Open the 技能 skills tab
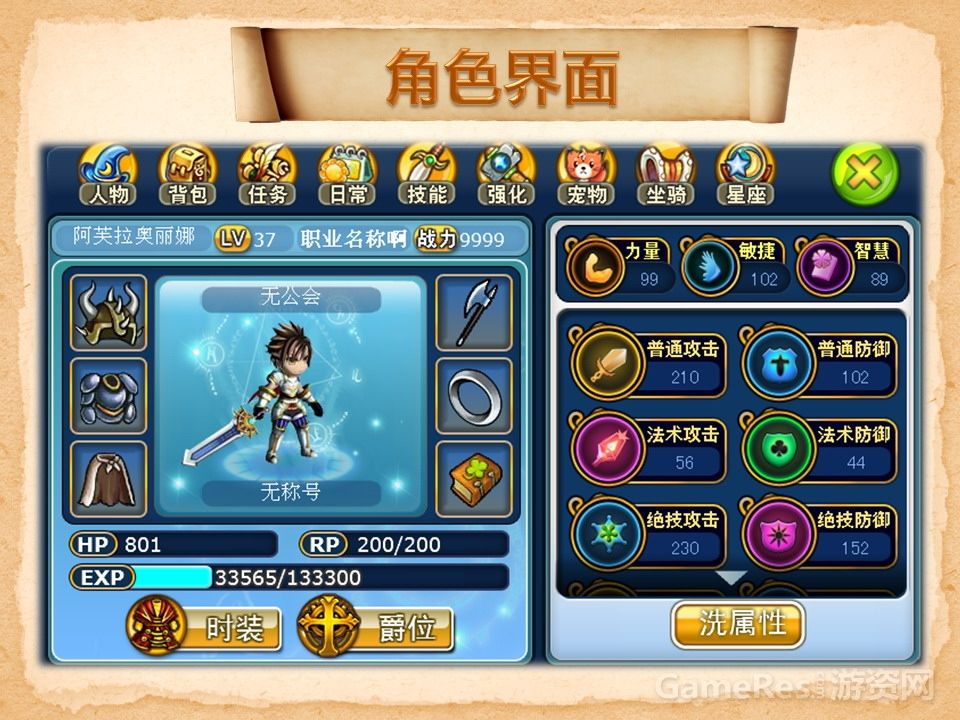 click(x=427, y=176)
